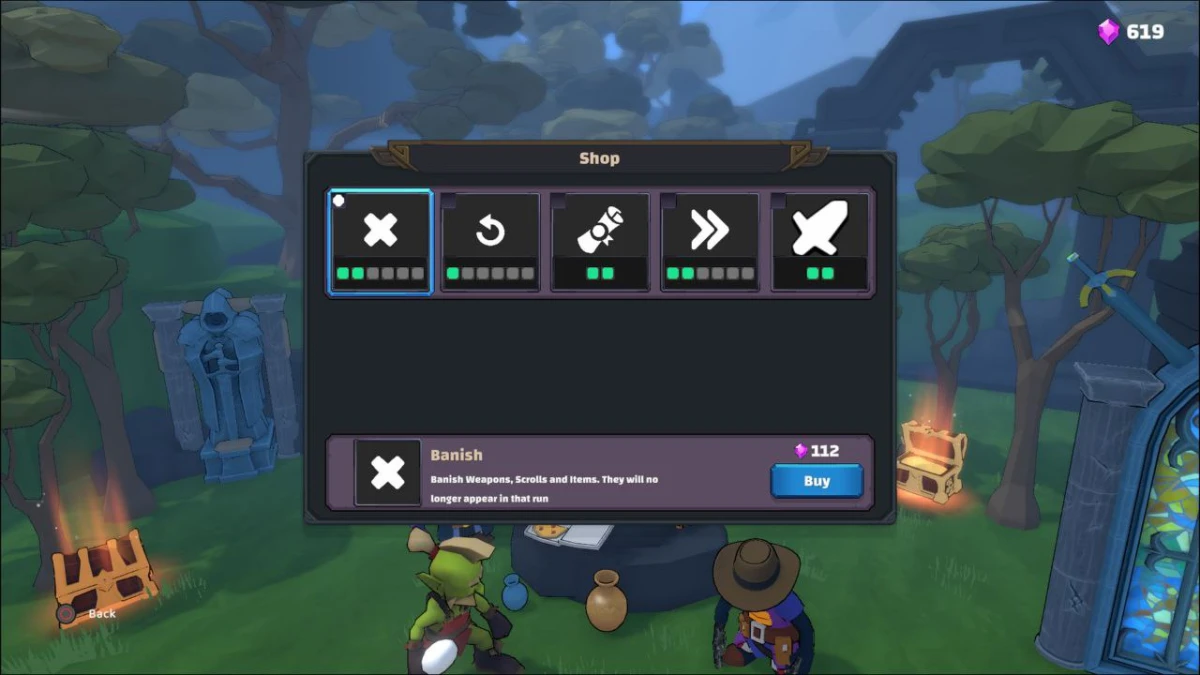Select the scroll upgrade tile
This screenshot has width=1200, height=675.
pyautogui.click(x=600, y=242)
